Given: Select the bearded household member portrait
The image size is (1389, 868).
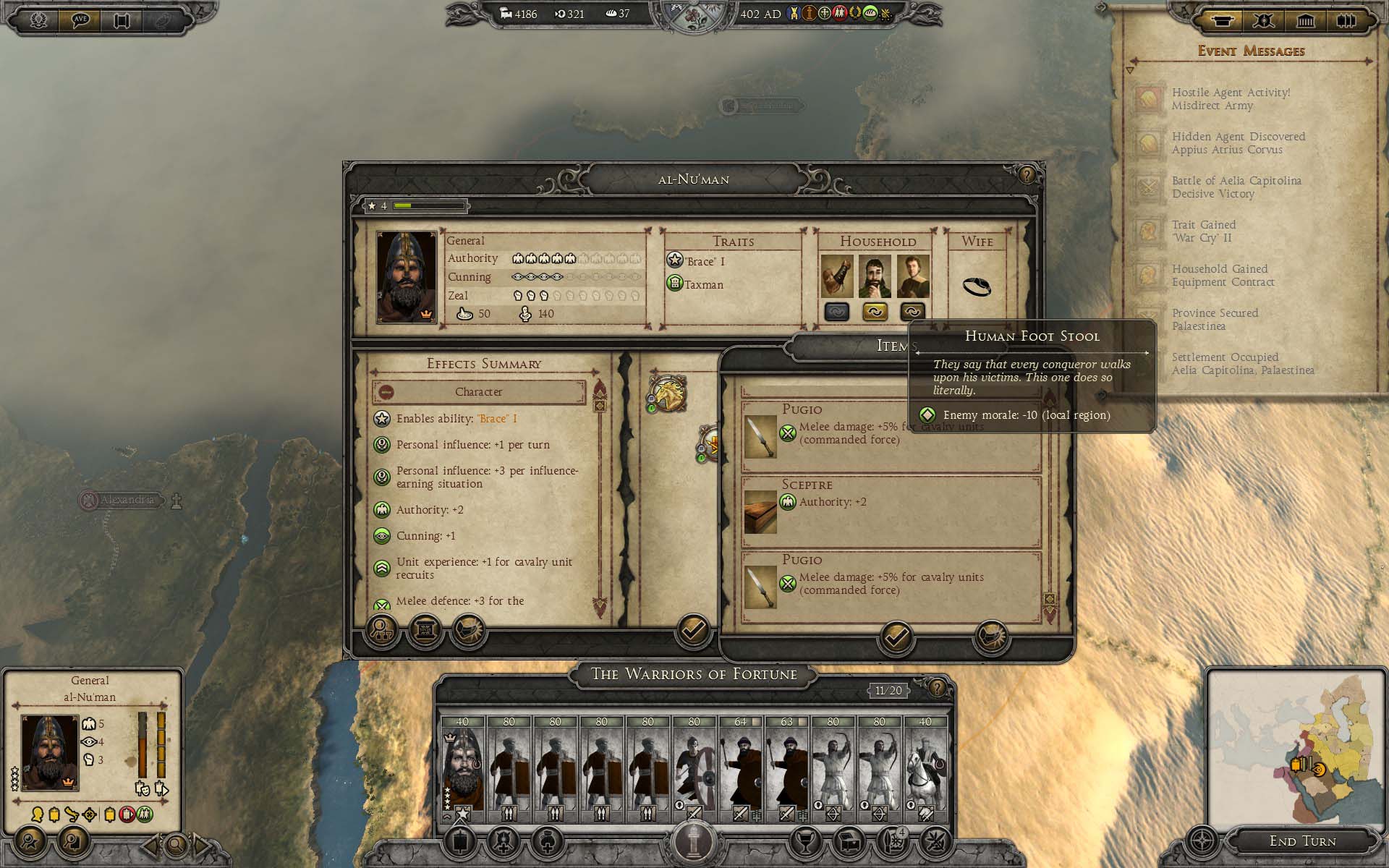Looking at the screenshot, I should tap(874, 276).
